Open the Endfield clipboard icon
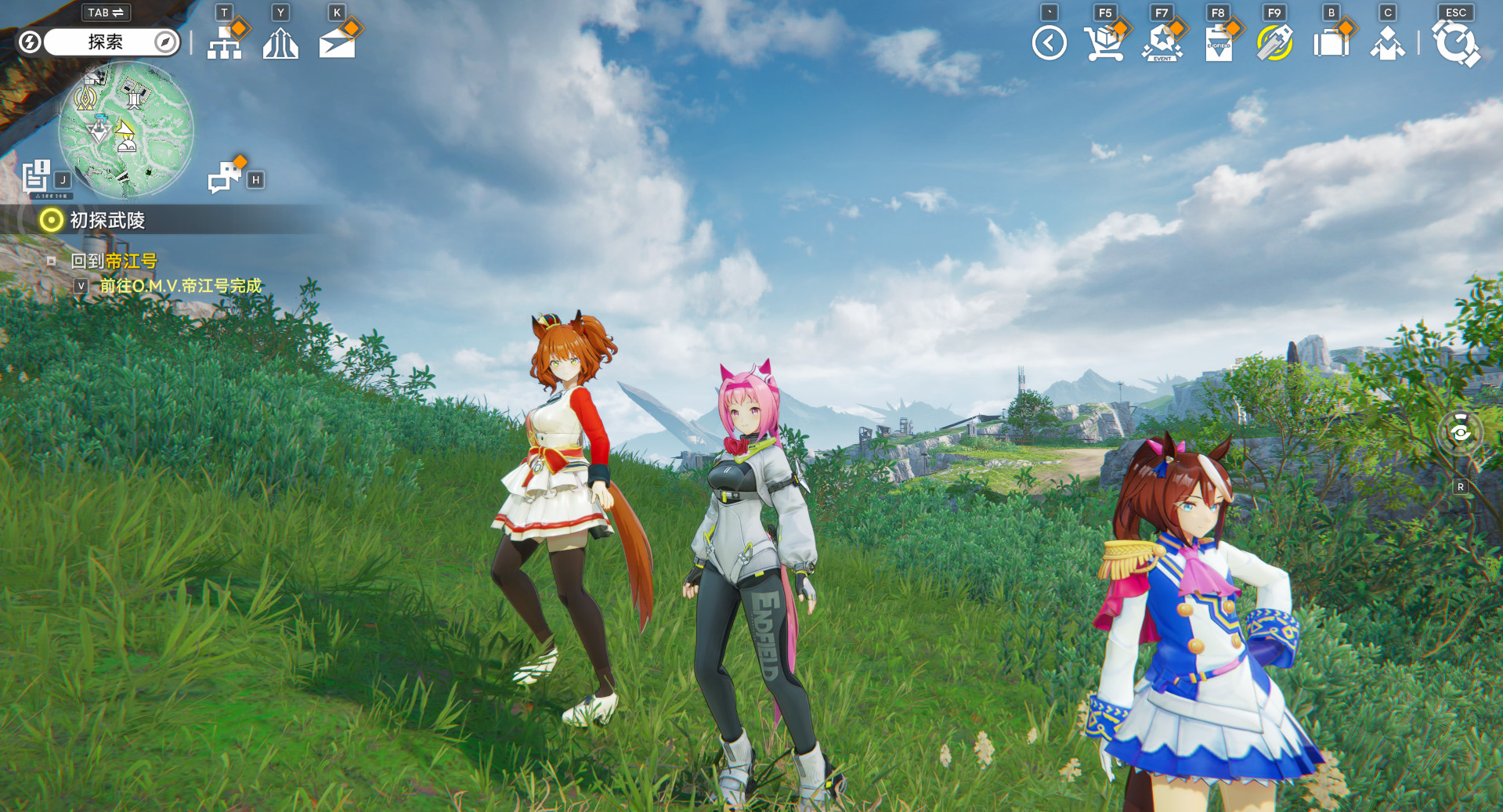The height and width of the screenshot is (812, 1503). (1218, 44)
